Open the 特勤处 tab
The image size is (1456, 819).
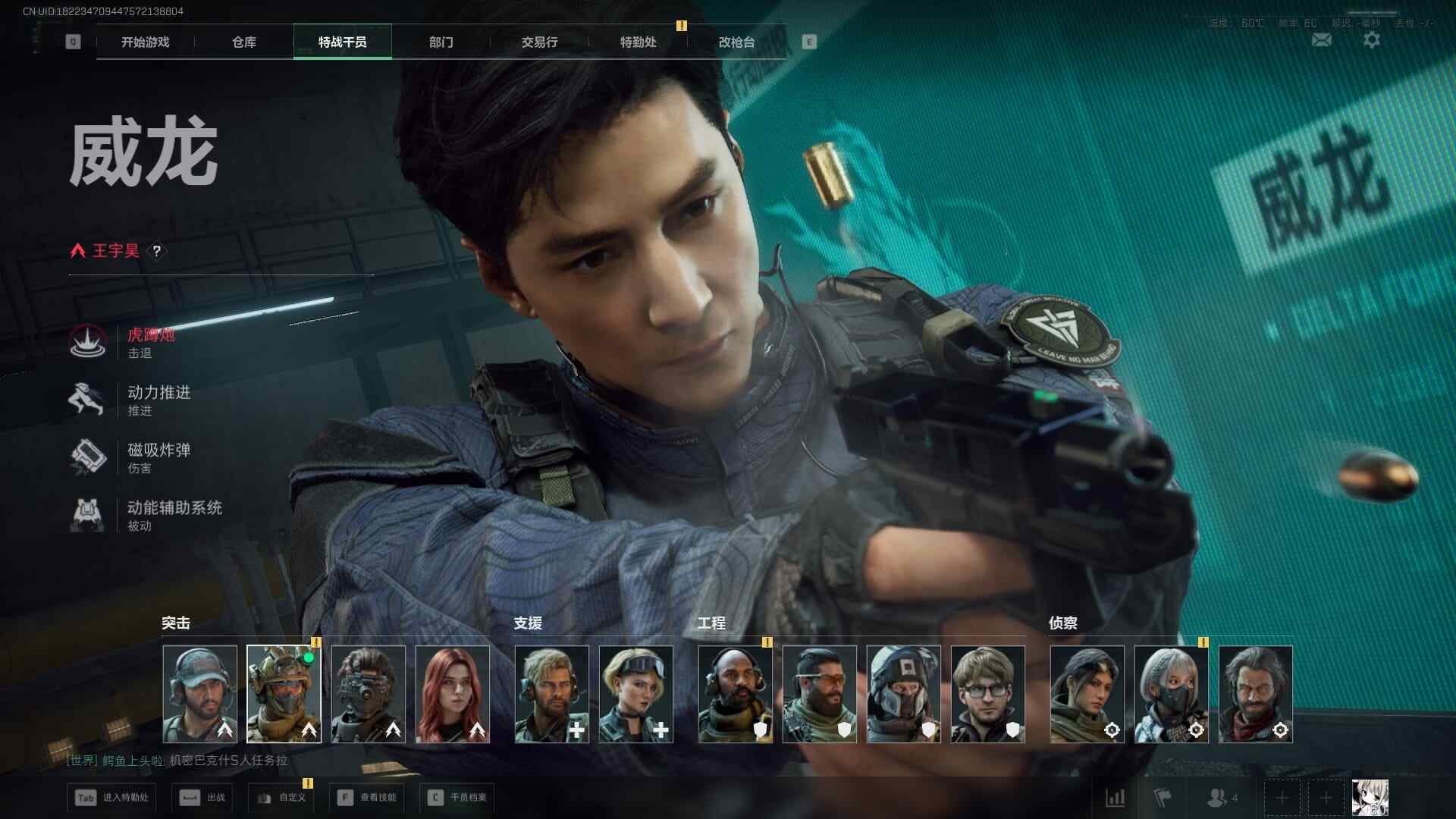coord(638,42)
